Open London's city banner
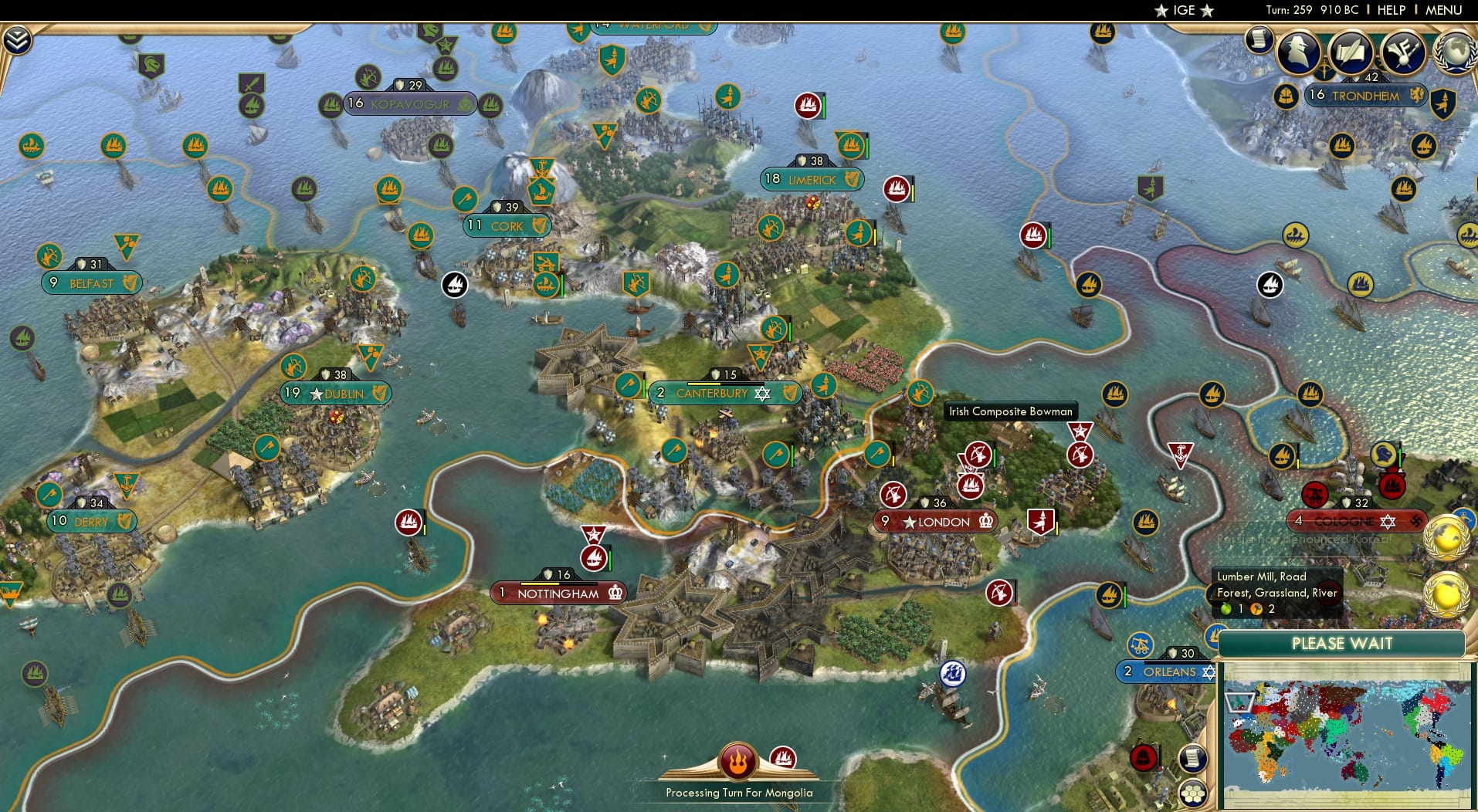 934,522
